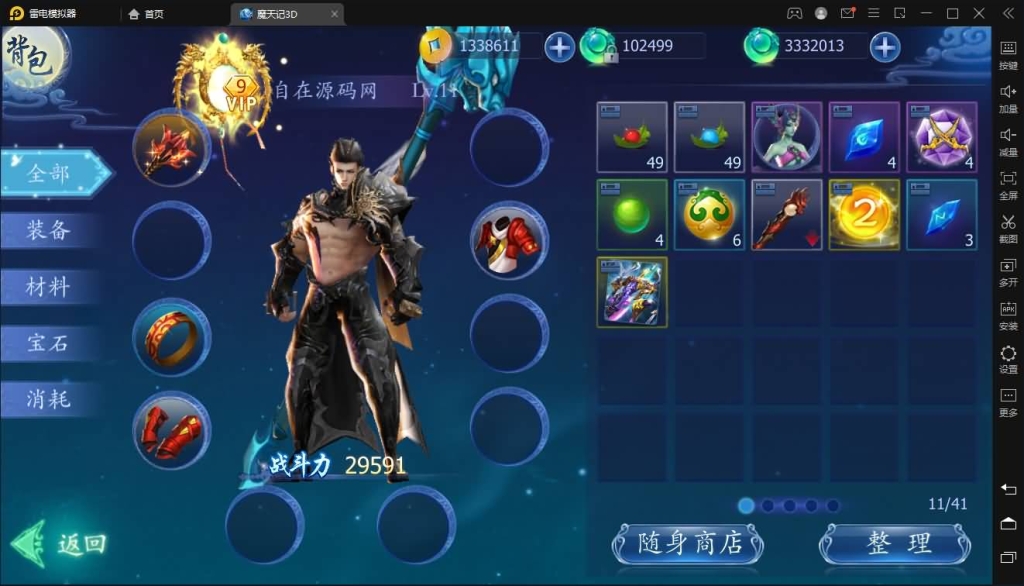Select the green orb item
The height and width of the screenshot is (586, 1024).
point(632,214)
